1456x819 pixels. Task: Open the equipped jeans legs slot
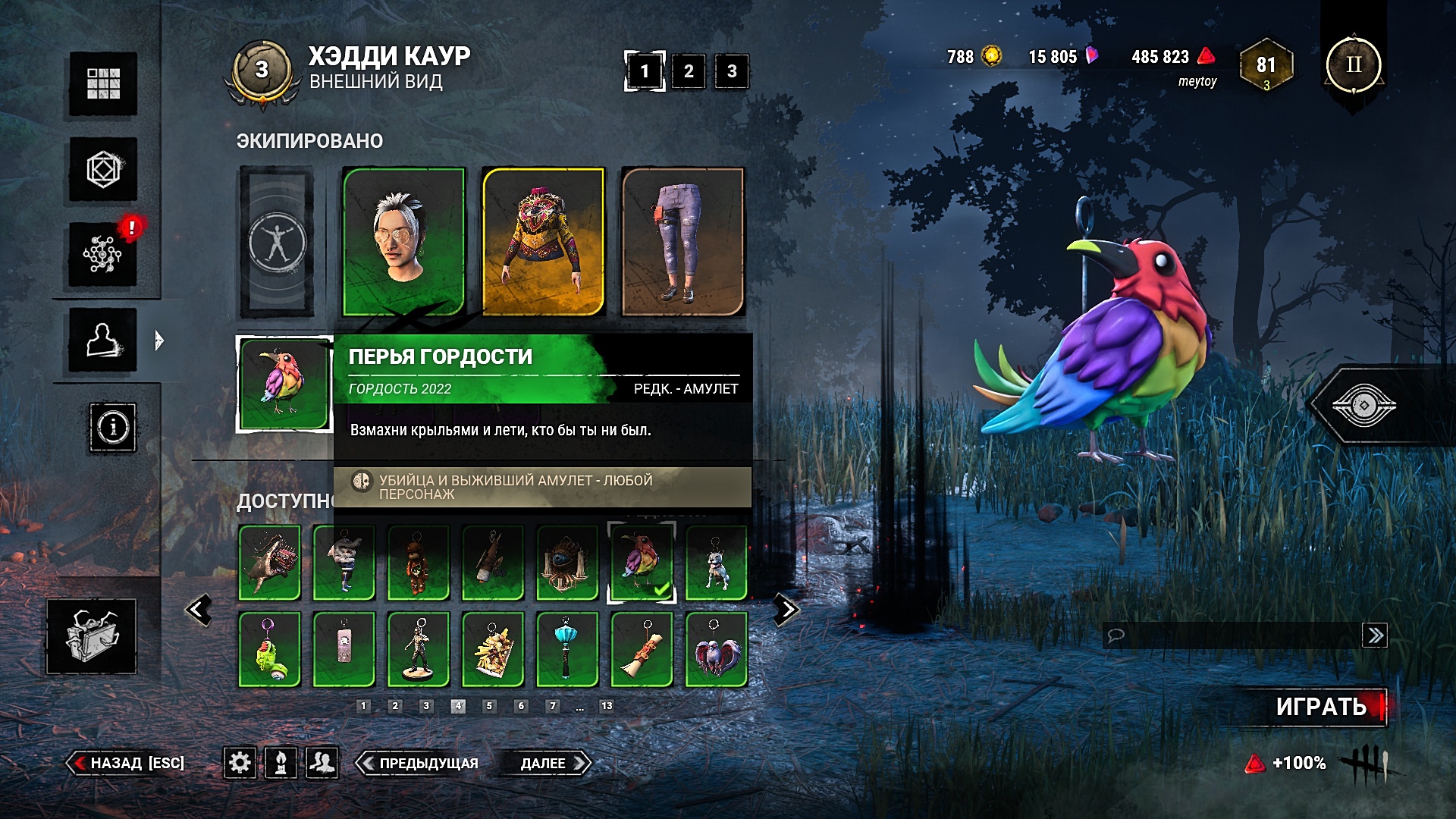point(682,241)
